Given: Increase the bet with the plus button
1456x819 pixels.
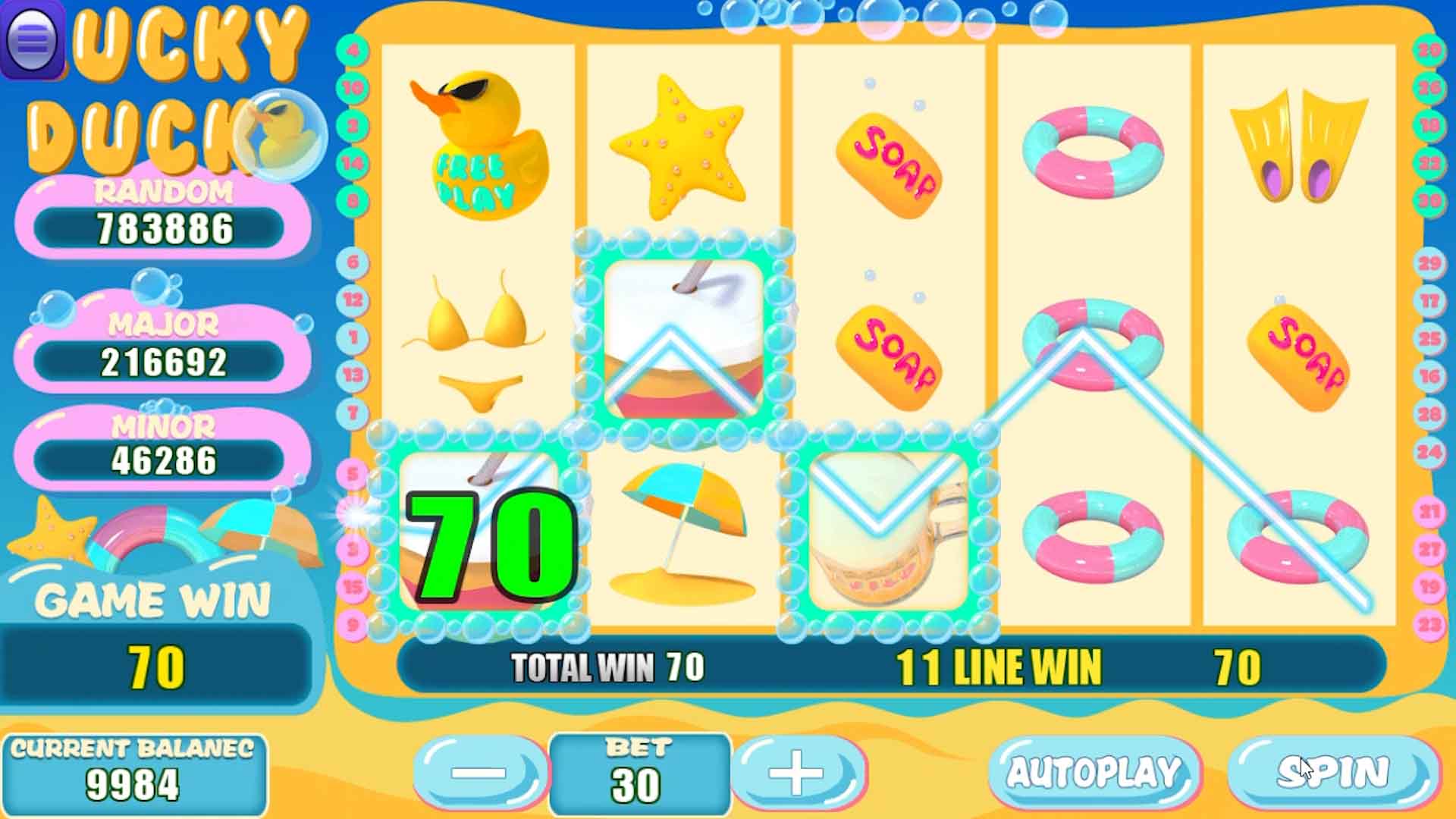Looking at the screenshot, I should (x=798, y=773).
